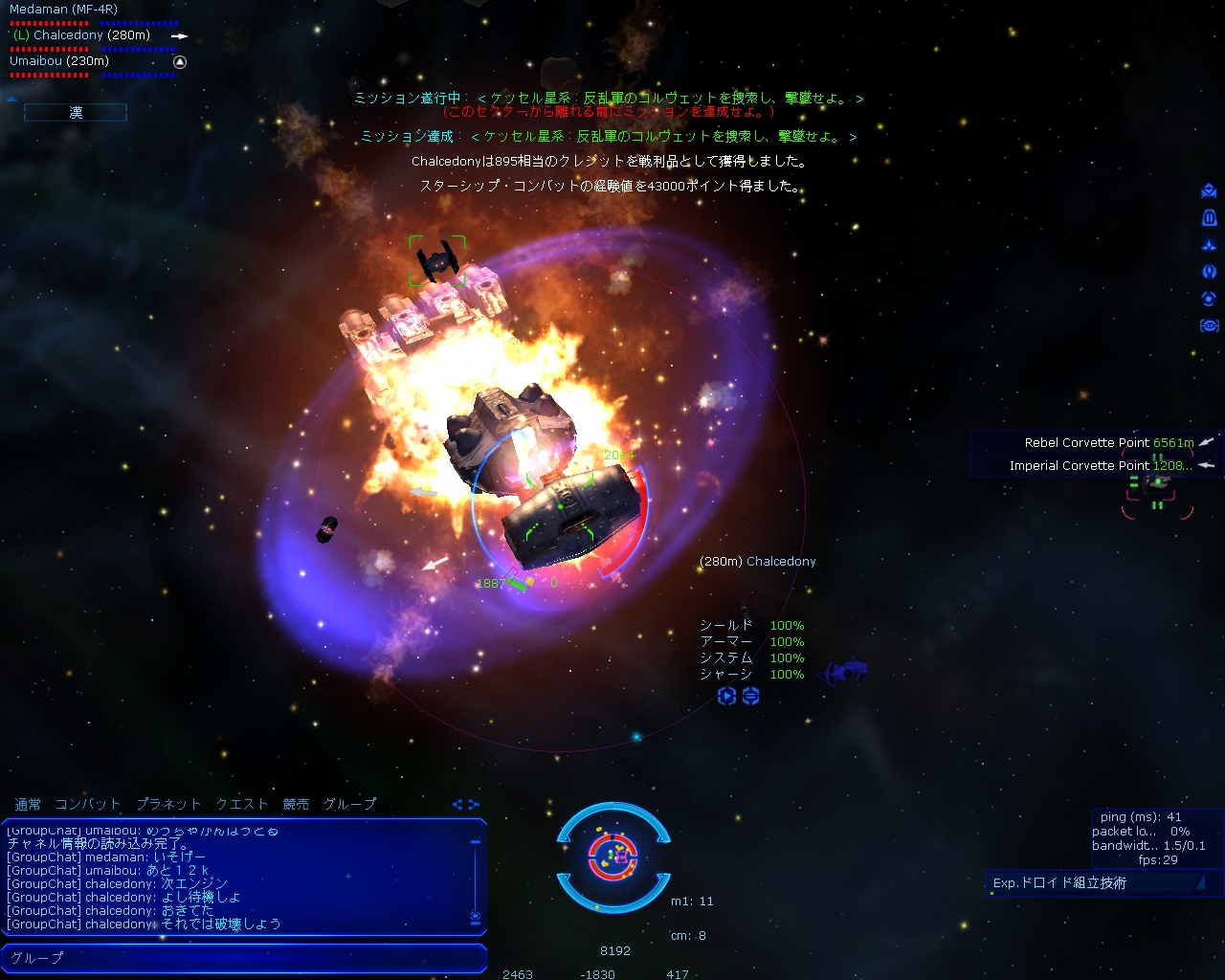The width and height of the screenshot is (1225, 980).
Task: Switch to the 競売 chat tab
Action: (296, 804)
